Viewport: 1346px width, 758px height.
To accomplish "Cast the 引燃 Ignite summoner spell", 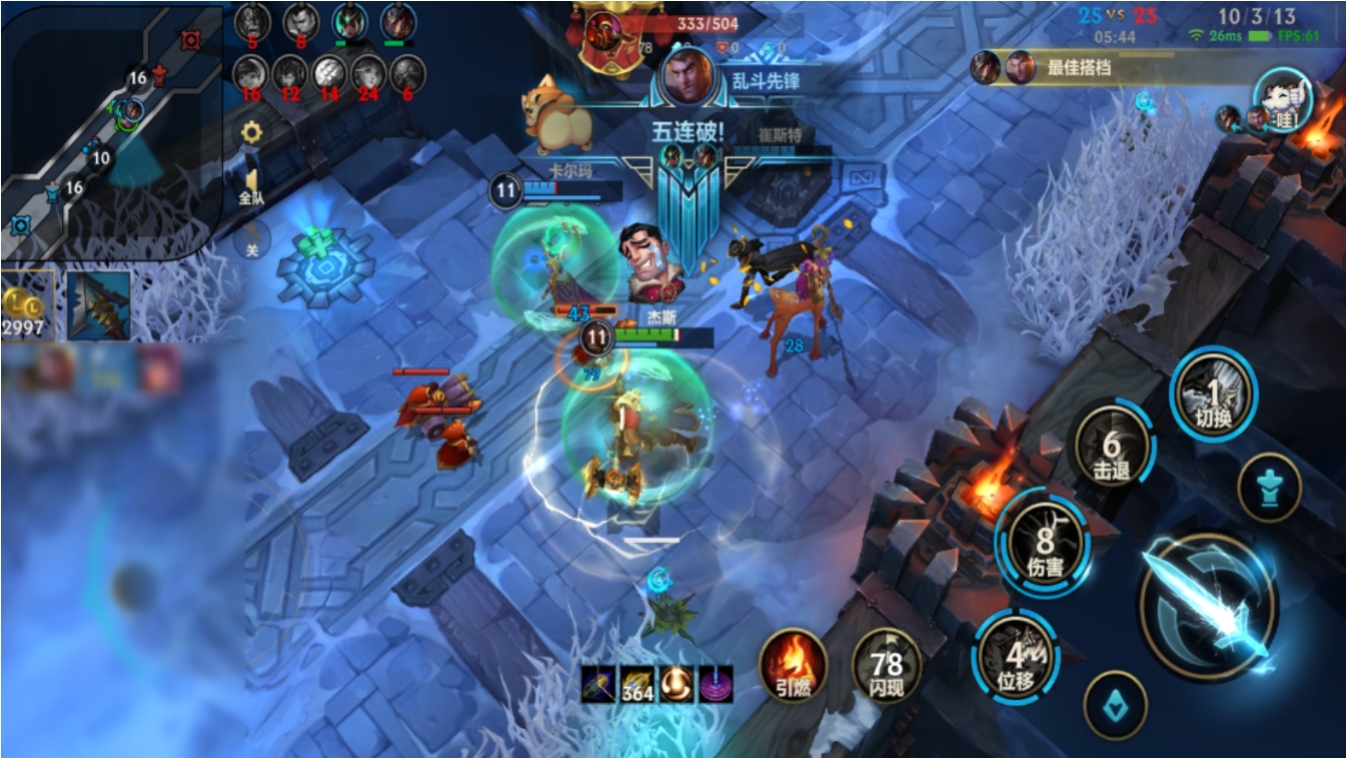I will point(793,665).
